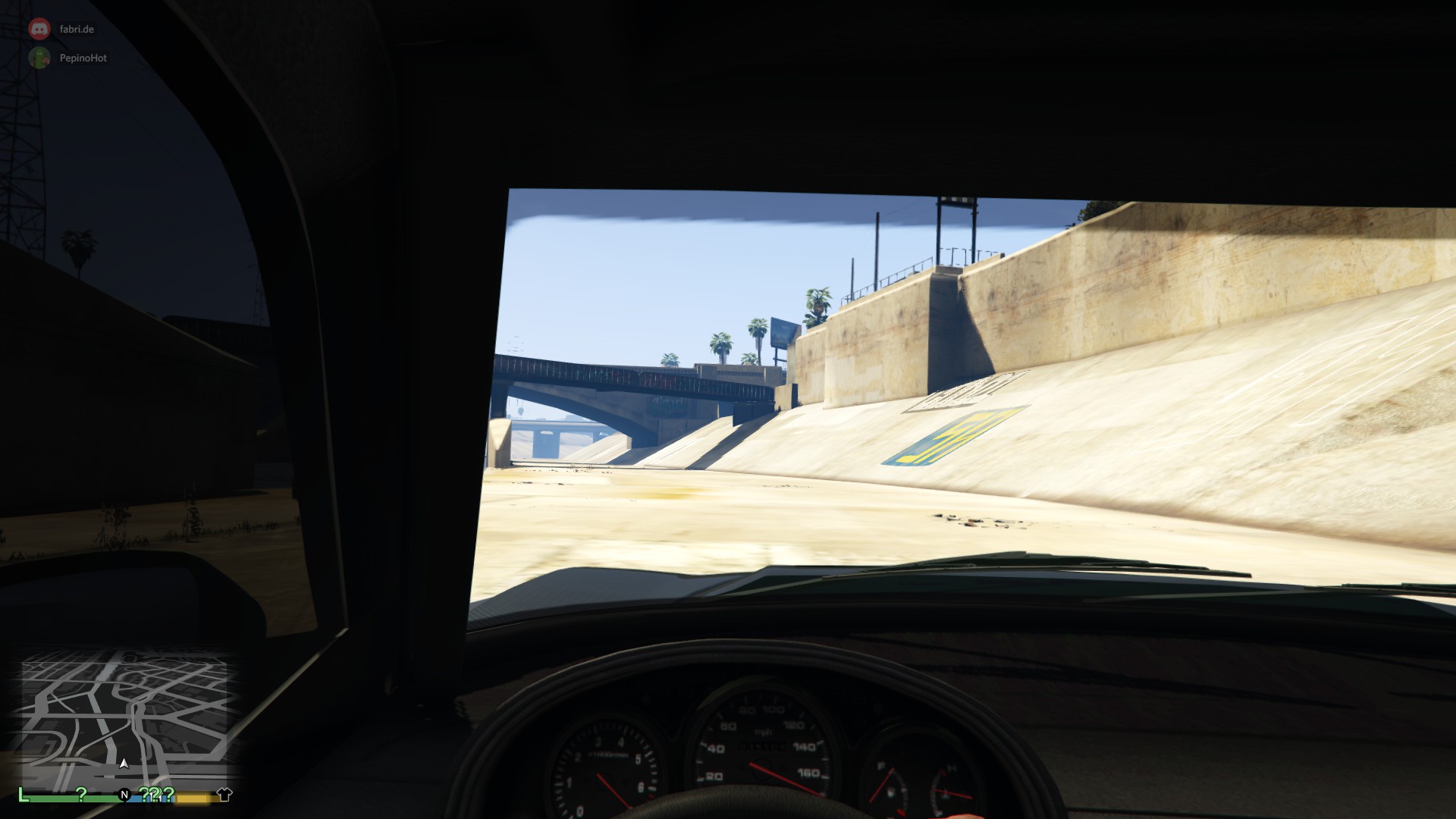The width and height of the screenshot is (1456, 819).
Task: Select fabri.de in the Discord overlay
Action: click(x=77, y=29)
